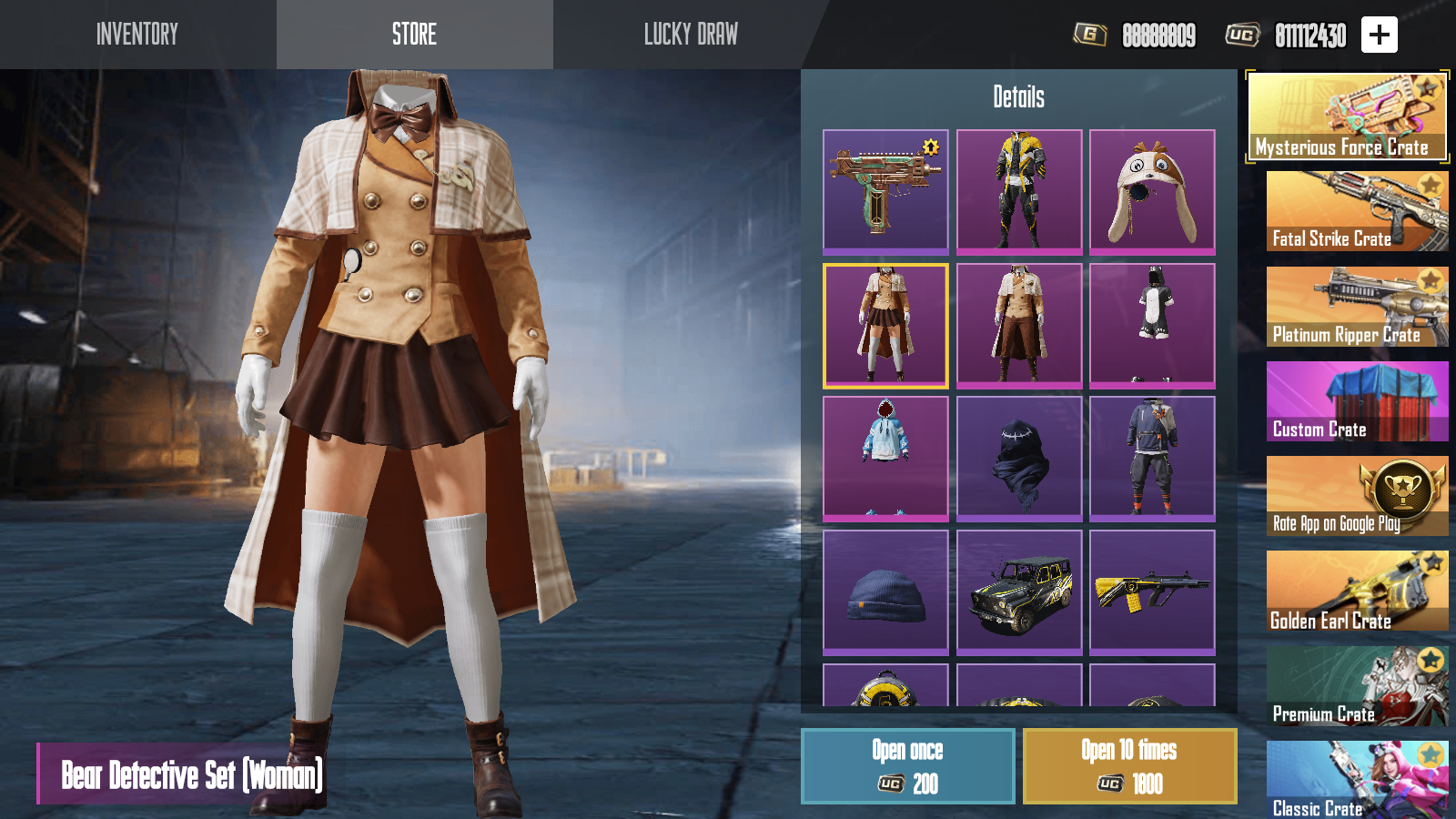Select the Bear Detective Set (Woman) slot
The image size is (1456, 819).
click(885, 325)
